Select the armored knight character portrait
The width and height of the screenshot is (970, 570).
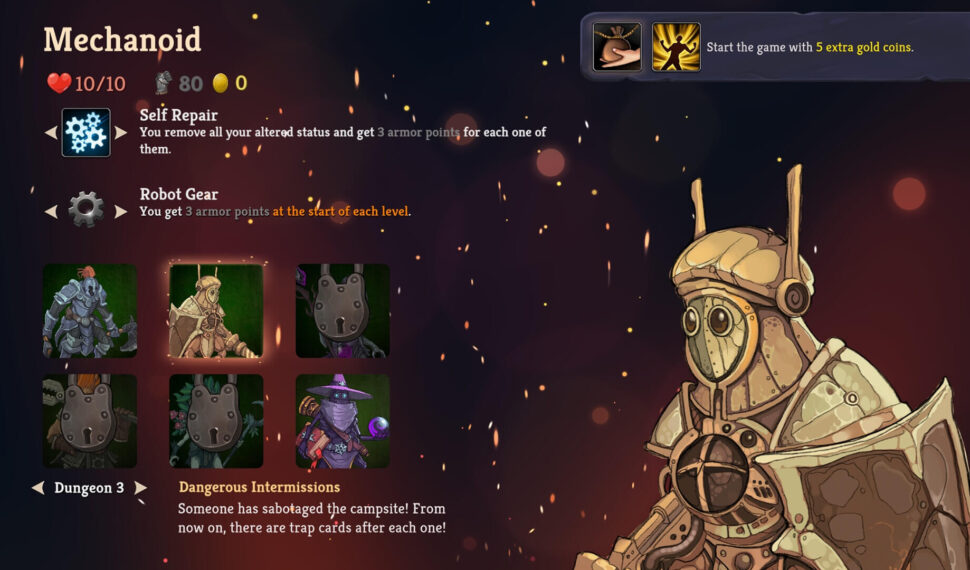point(90,311)
